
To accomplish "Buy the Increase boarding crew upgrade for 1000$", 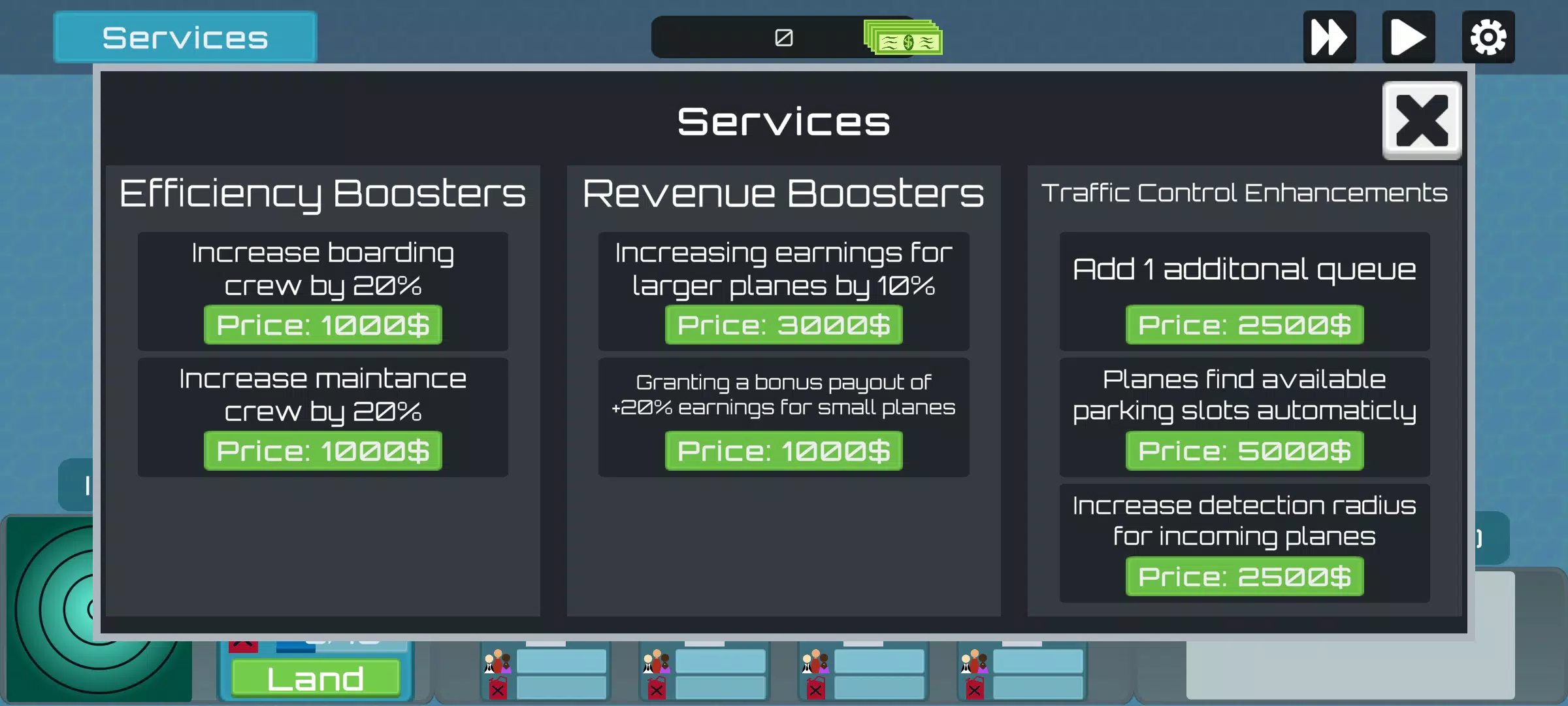I will (323, 325).
